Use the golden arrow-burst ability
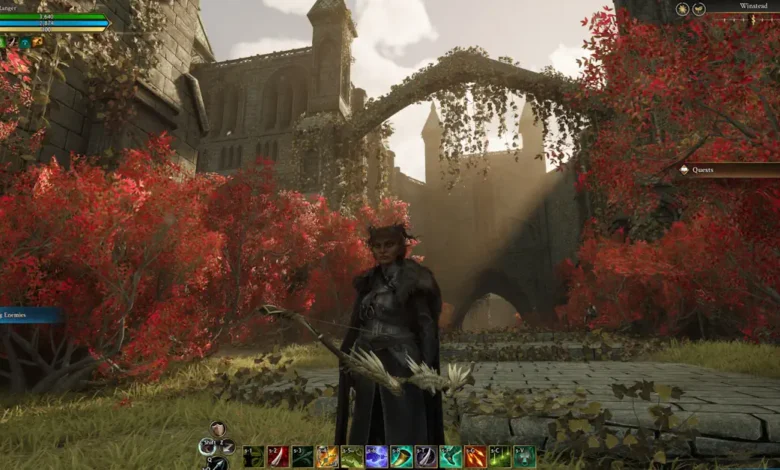The image size is (780, 470). click(327, 457)
